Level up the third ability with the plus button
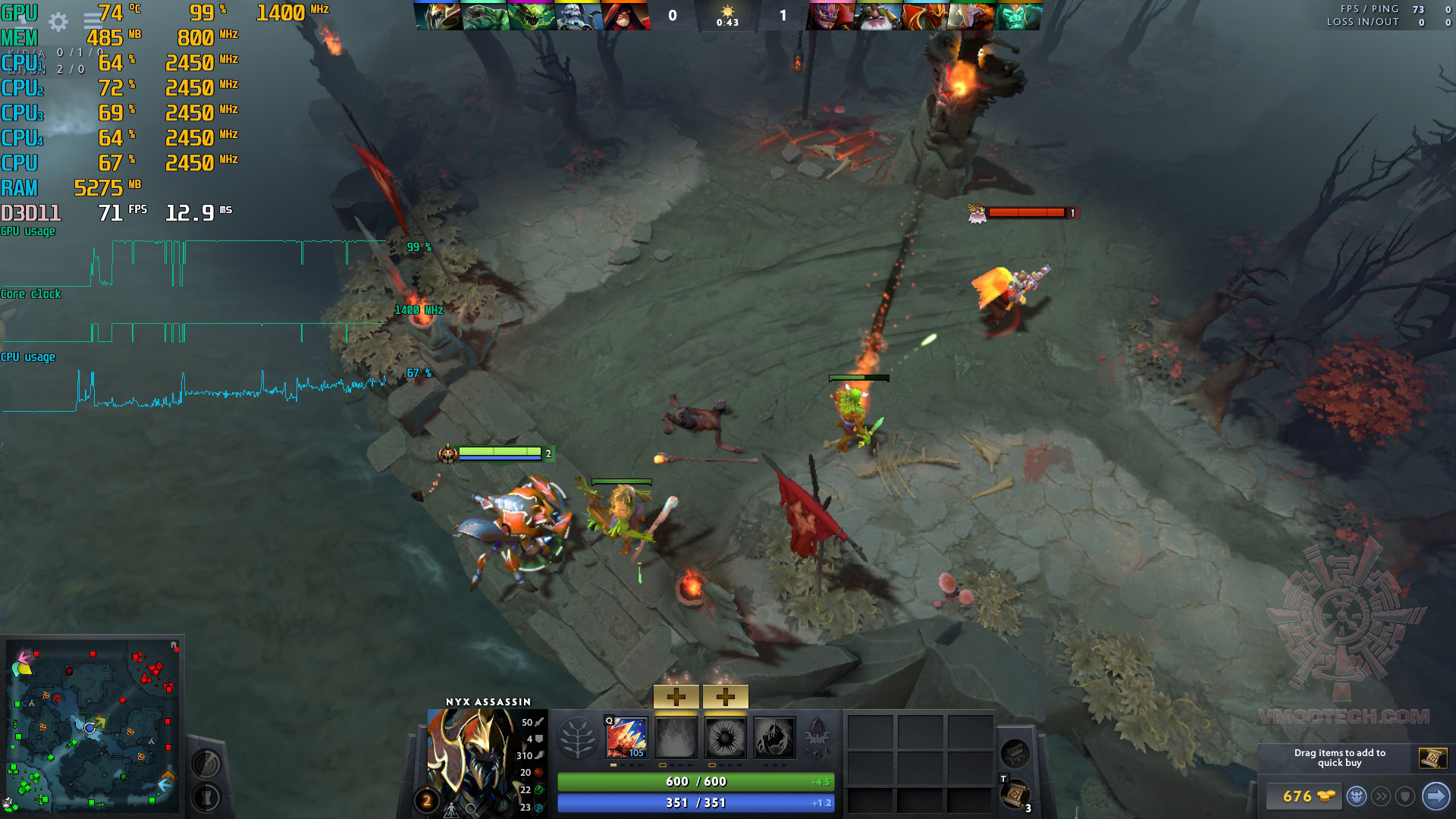This screenshot has width=1456, height=819. (725, 697)
